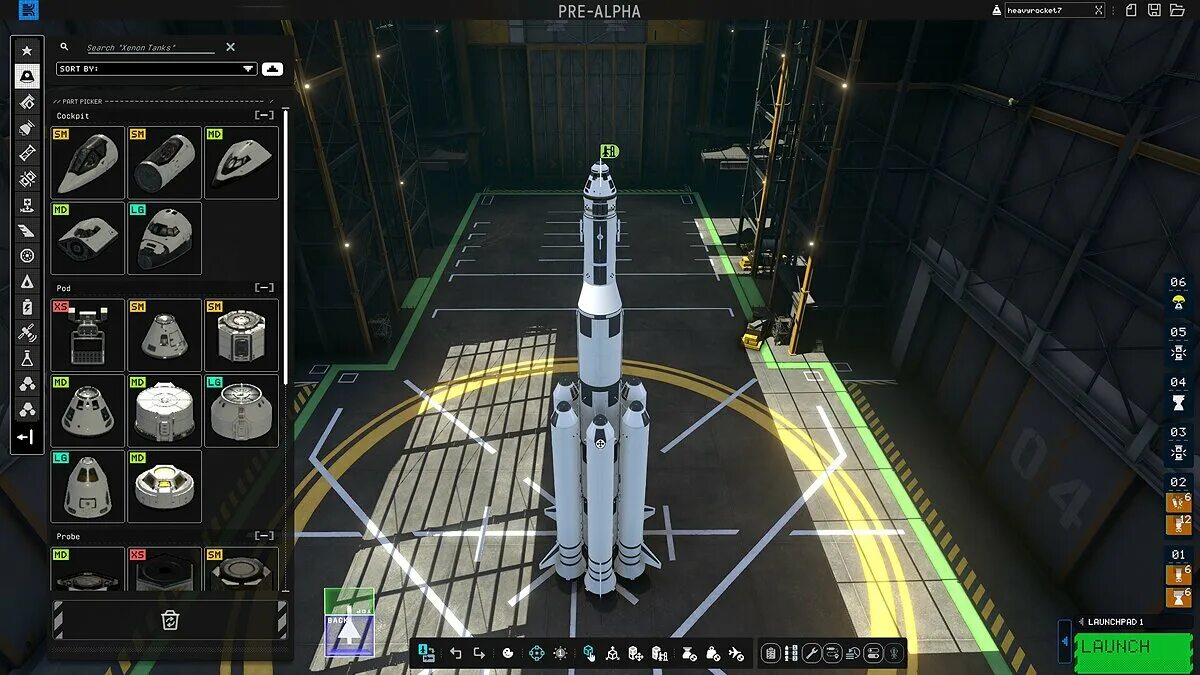The width and height of the screenshot is (1200, 675).
Task: Undo the last build action
Action: tap(456, 653)
